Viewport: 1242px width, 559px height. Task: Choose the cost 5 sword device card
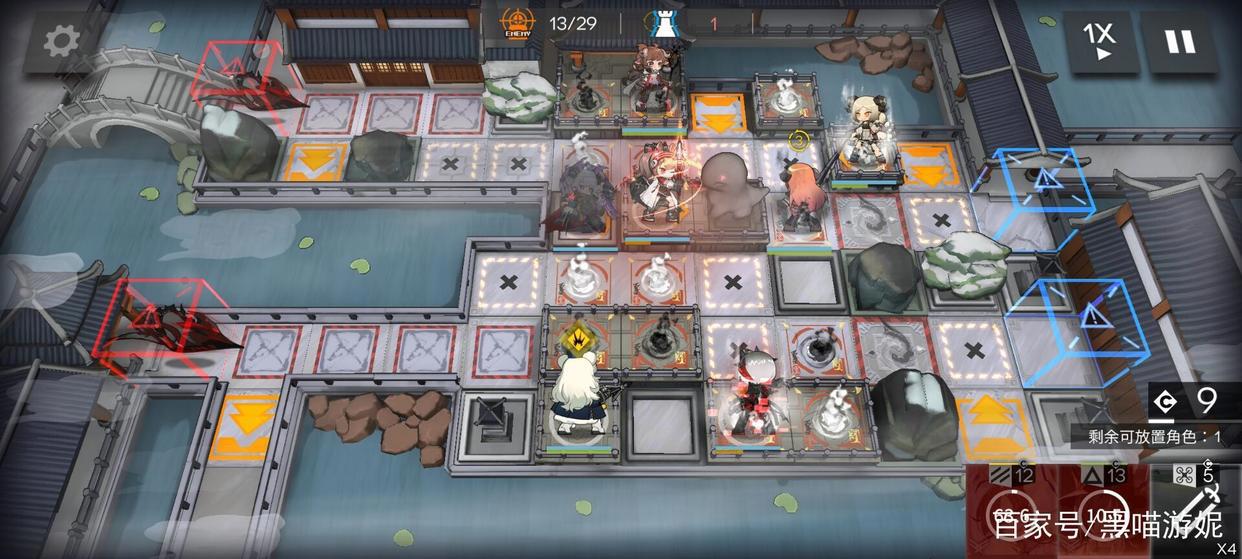pyautogui.click(x=1197, y=511)
